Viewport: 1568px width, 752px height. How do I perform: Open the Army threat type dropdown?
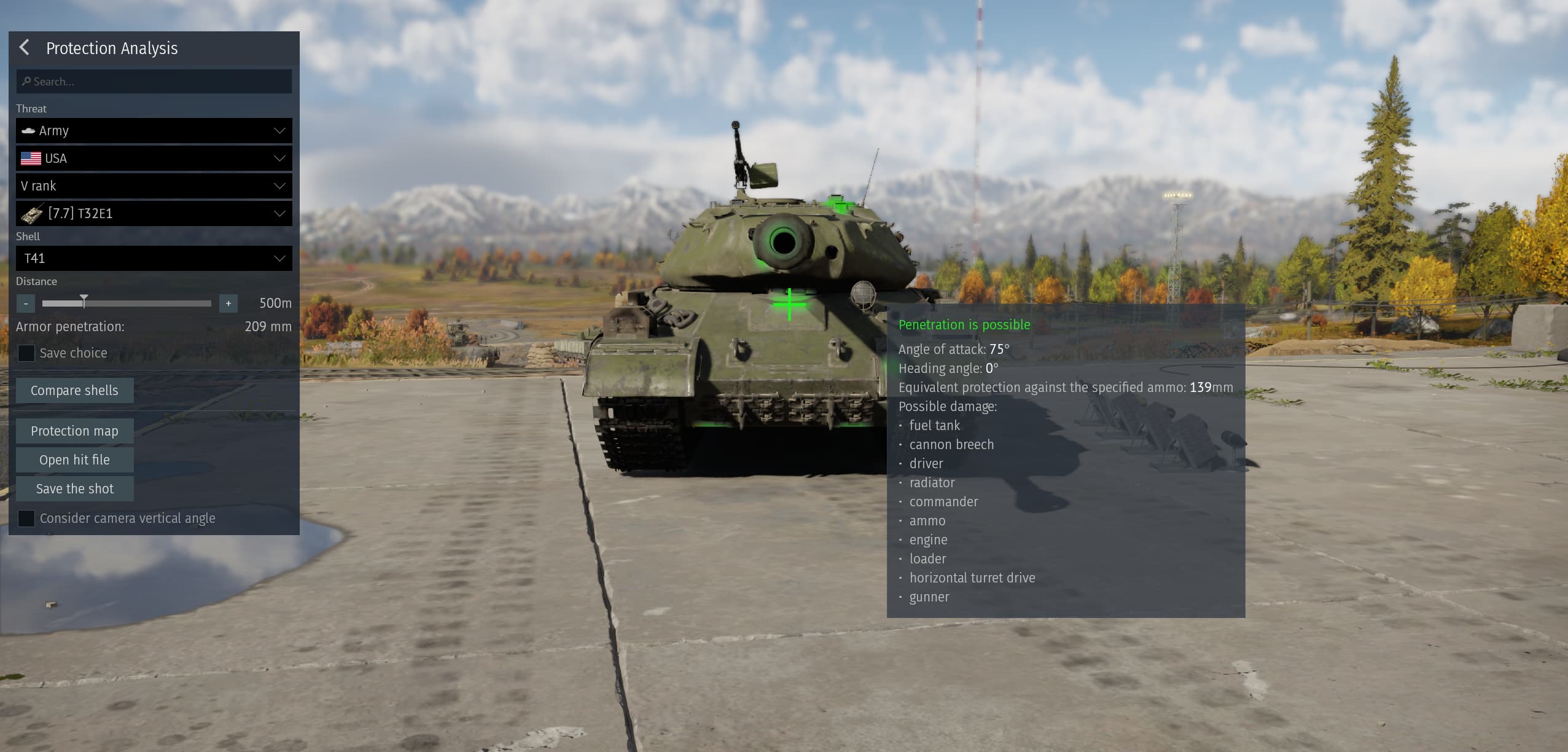(x=154, y=131)
